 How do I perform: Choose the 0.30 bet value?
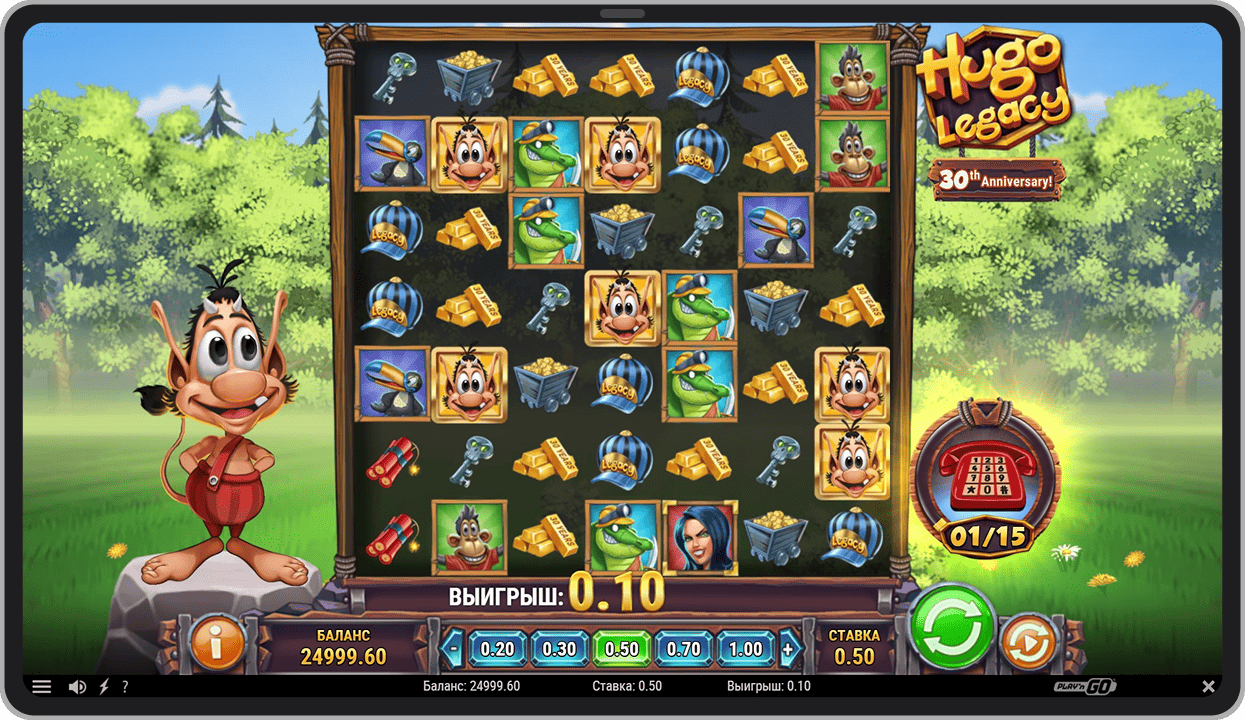click(x=559, y=648)
